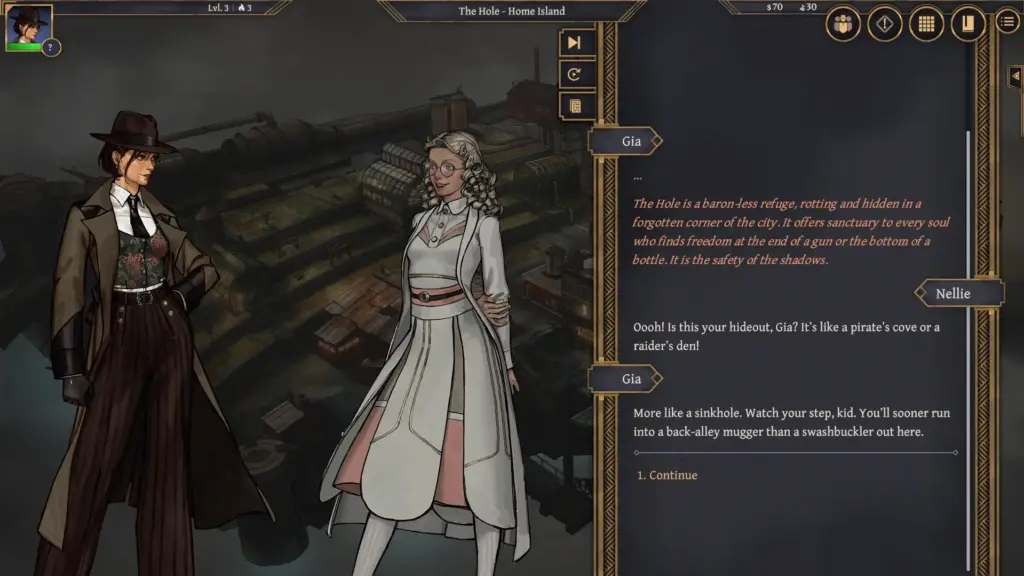Open the list menu button

1008,21
